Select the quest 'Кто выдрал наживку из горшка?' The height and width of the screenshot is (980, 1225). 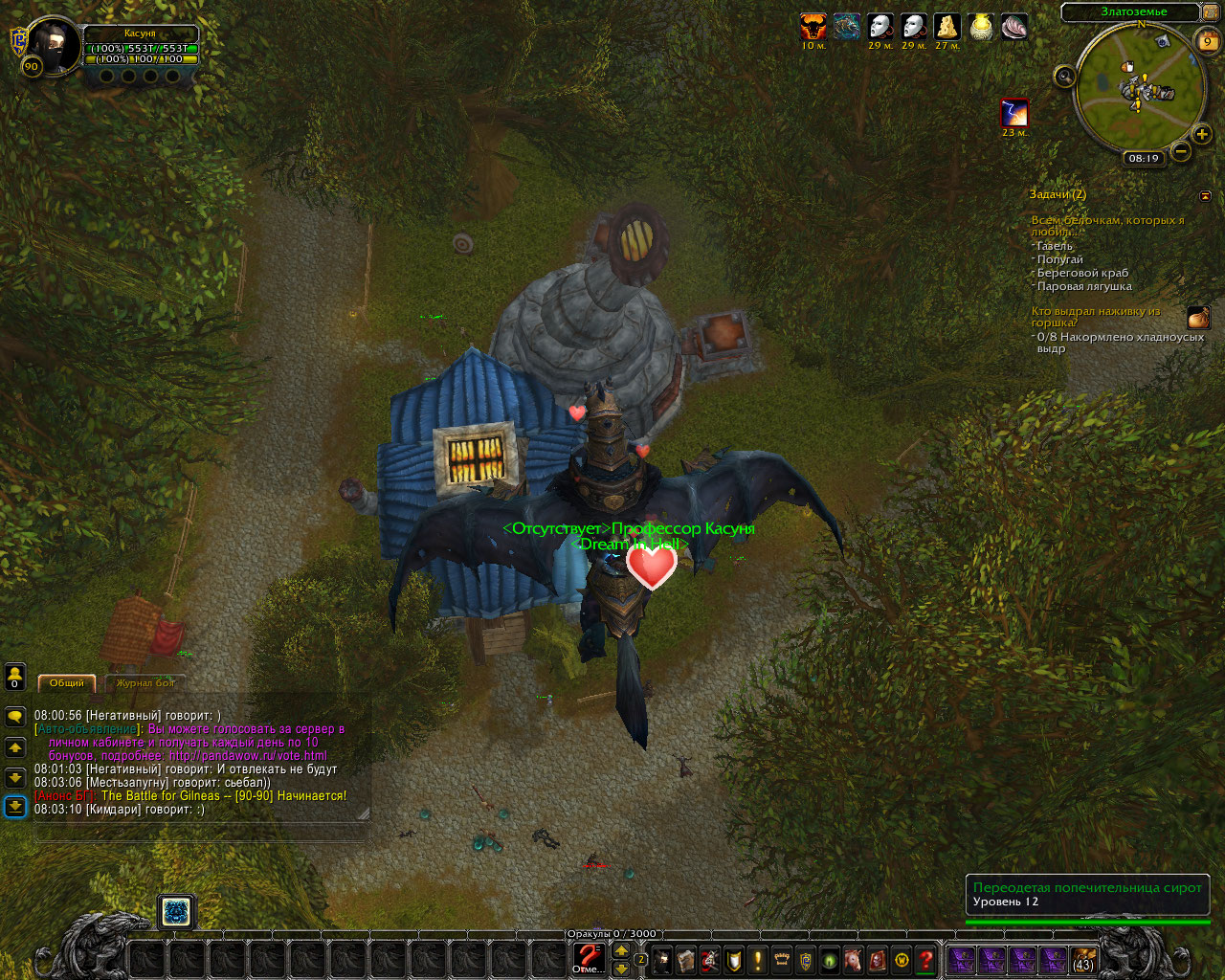pyautogui.click(x=1095, y=317)
